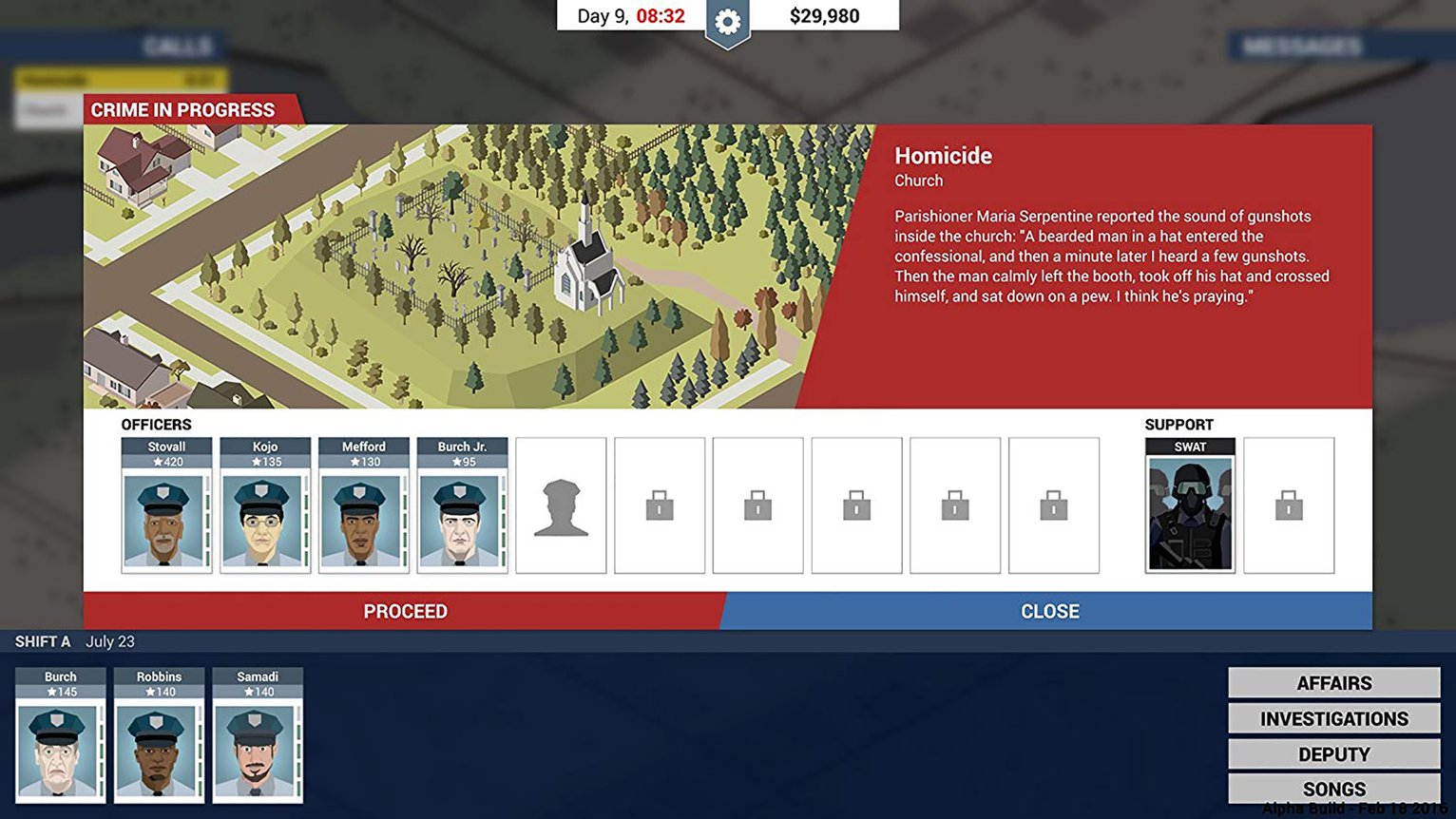Image resolution: width=1456 pixels, height=819 pixels.
Task: Click officer Mefford's portrait card
Action: [363, 508]
